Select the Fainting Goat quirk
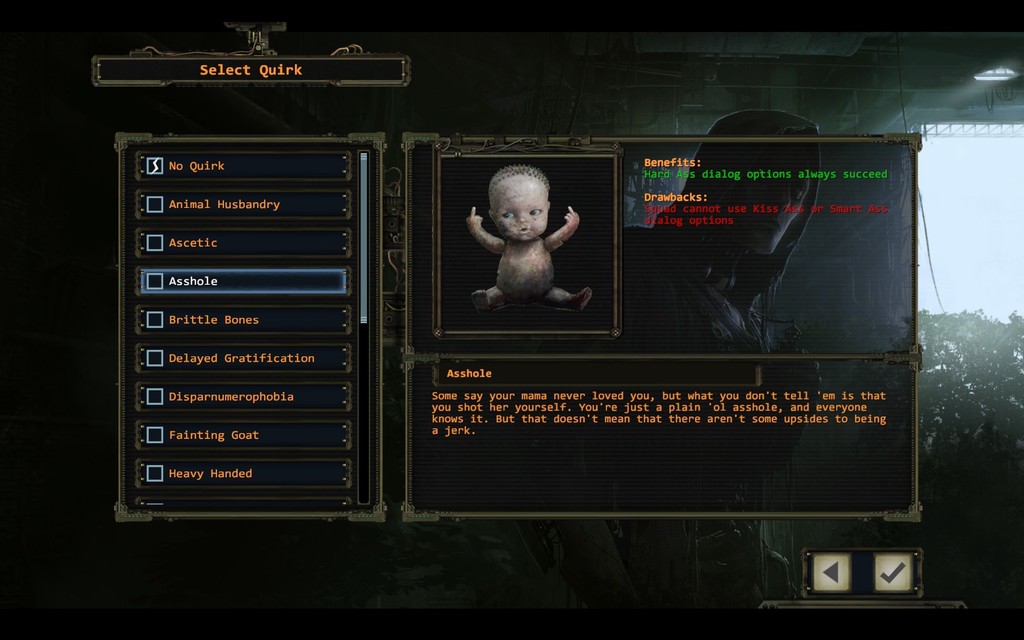1024x640 pixels. (x=245, y=435)
